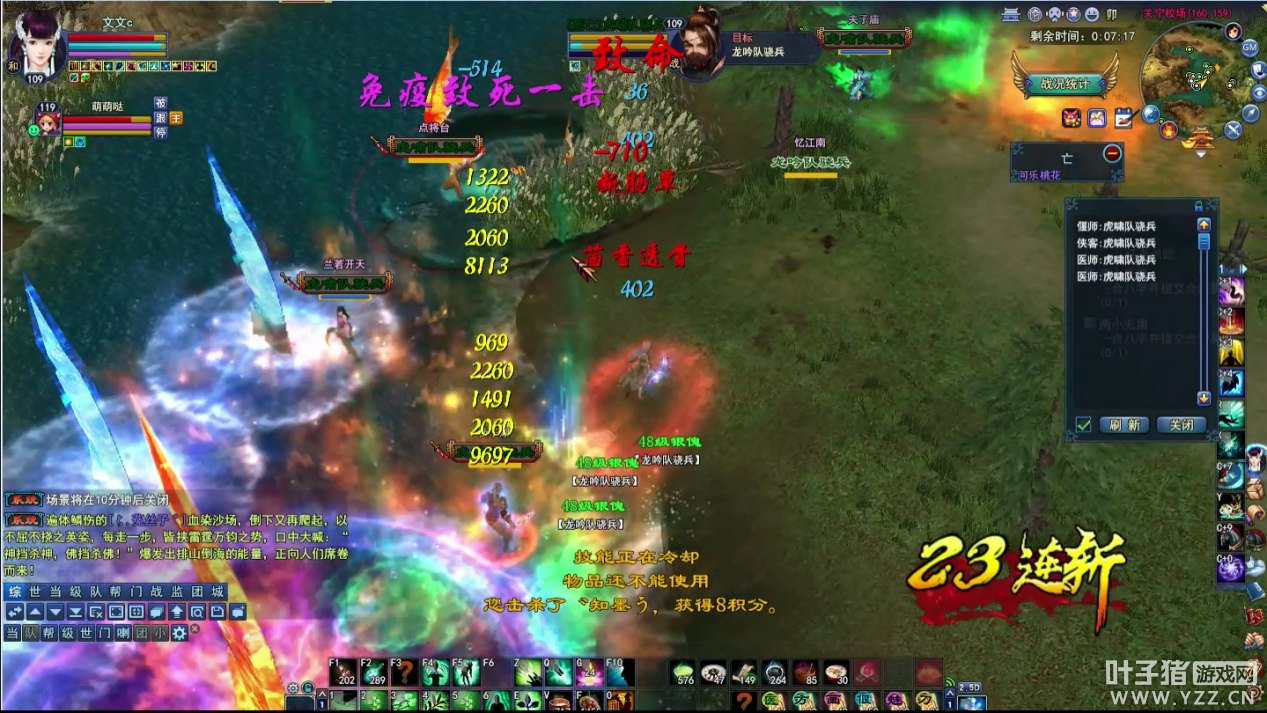The height and width of the screenshot is (713, 1267).
Task: Select teammate 萌萌哒 portrait
Action: click(x=47, y=122)
